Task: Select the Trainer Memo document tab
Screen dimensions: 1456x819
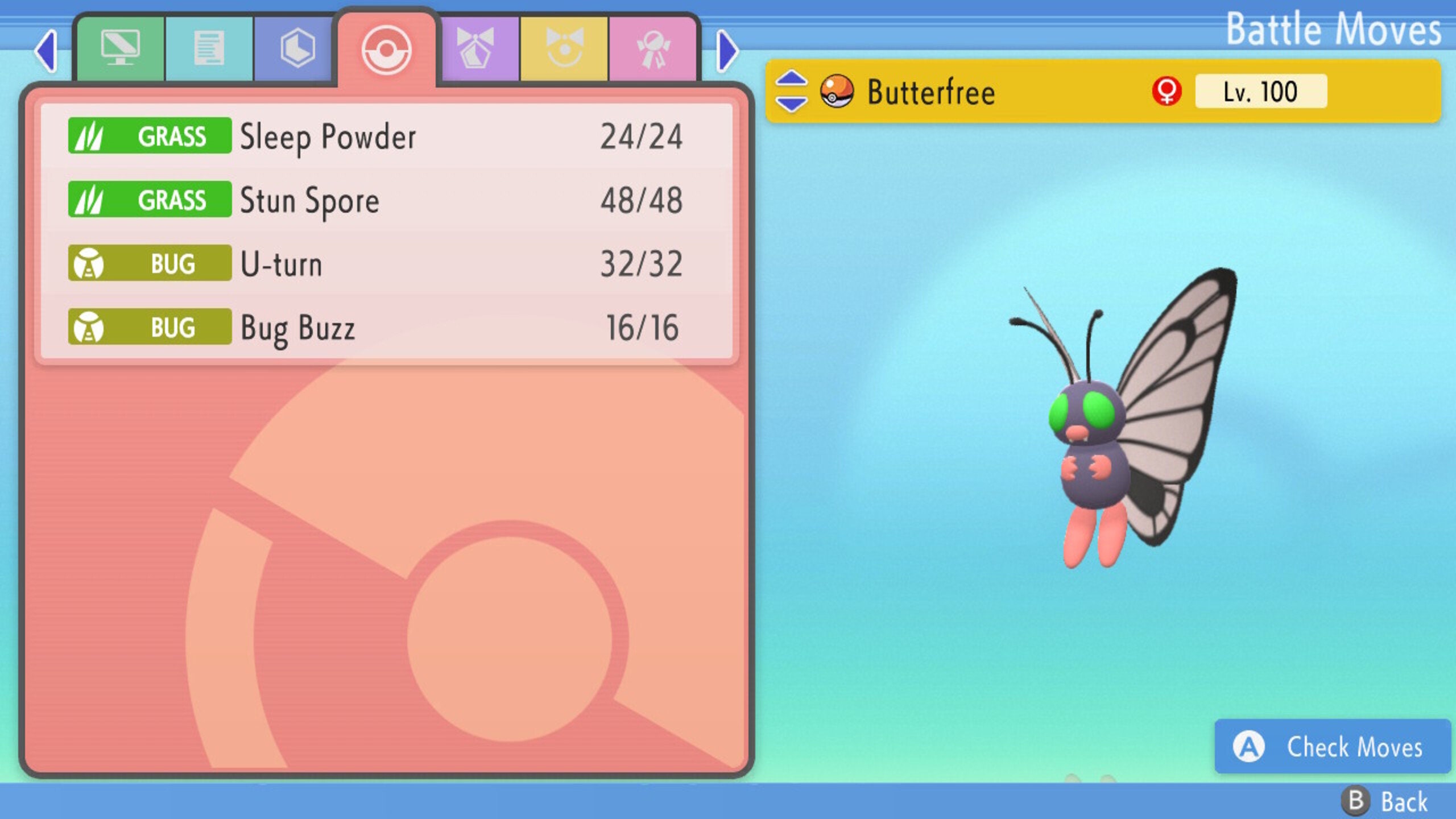Action: coord(210,48)
